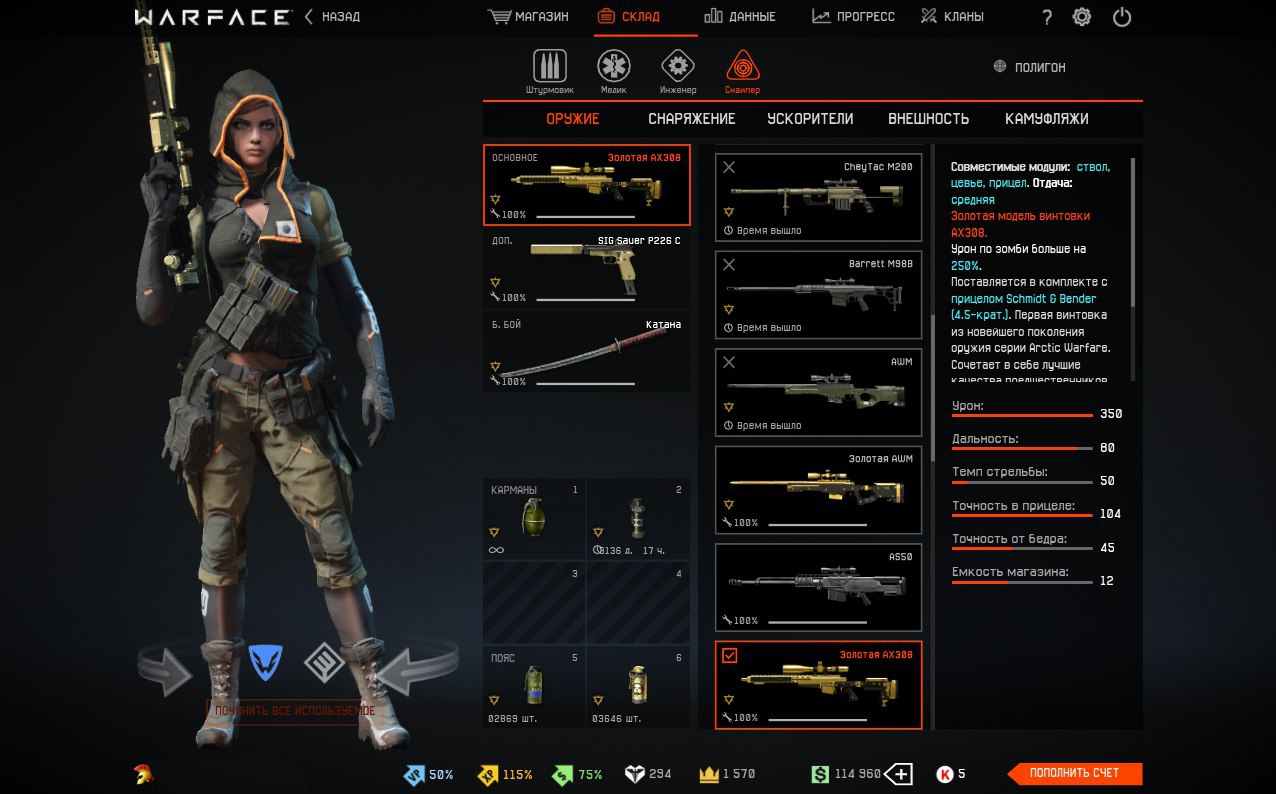1276x794 pixels.
Task: Select the Инженер class
Action: (x=678, y=70)
